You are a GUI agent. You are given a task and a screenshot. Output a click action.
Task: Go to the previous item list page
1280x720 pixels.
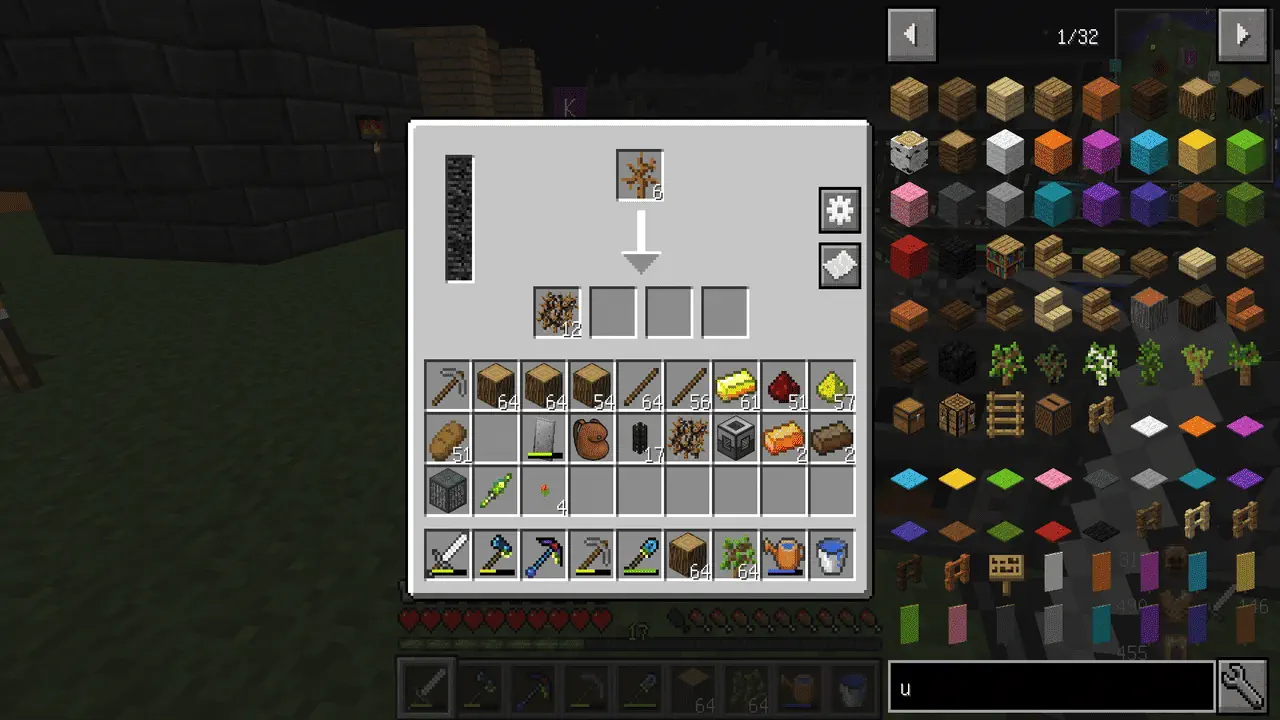click(x=911, y=36)
